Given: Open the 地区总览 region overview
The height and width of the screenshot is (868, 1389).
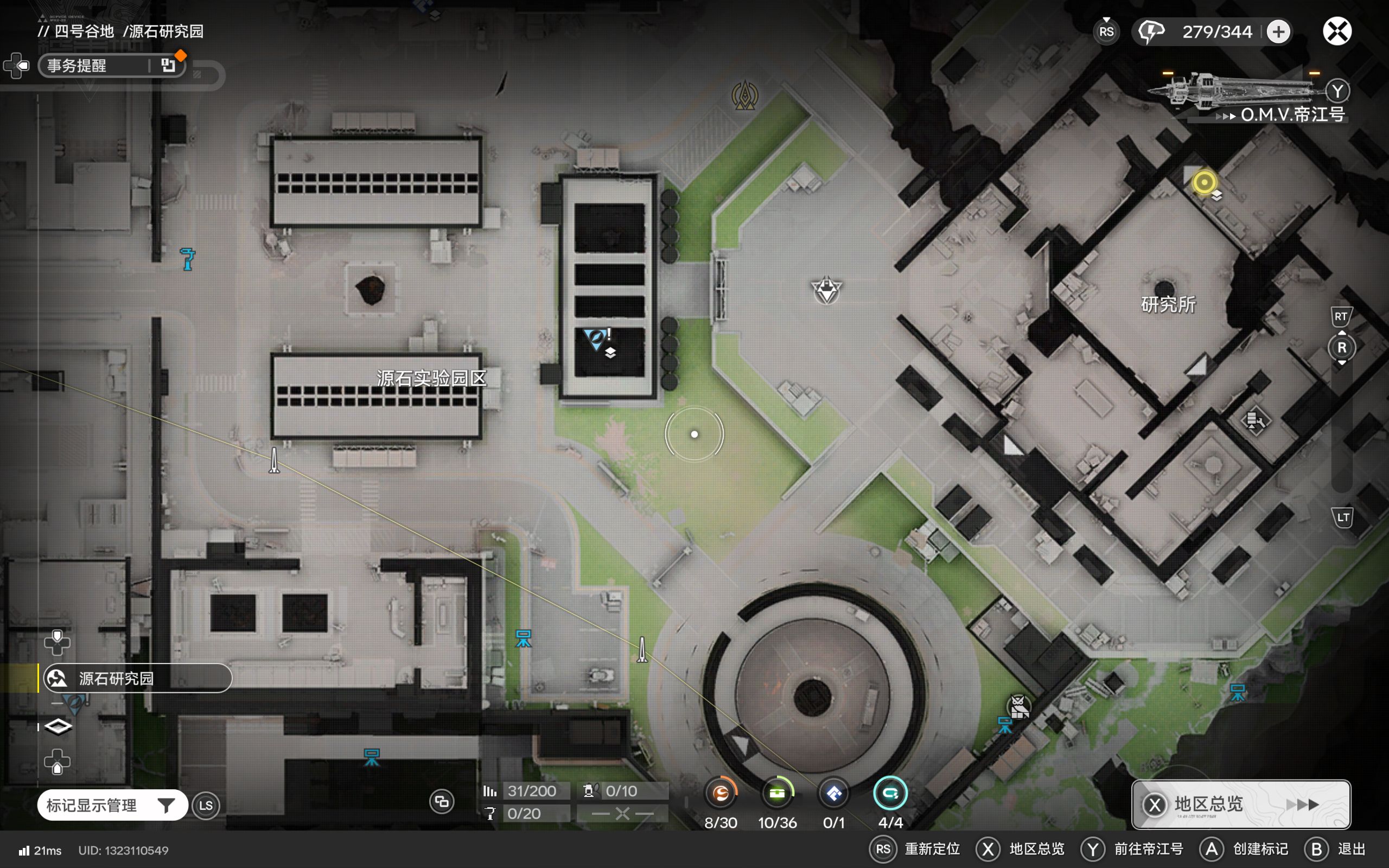Looking at the screenshot, I should point(1240,803).
